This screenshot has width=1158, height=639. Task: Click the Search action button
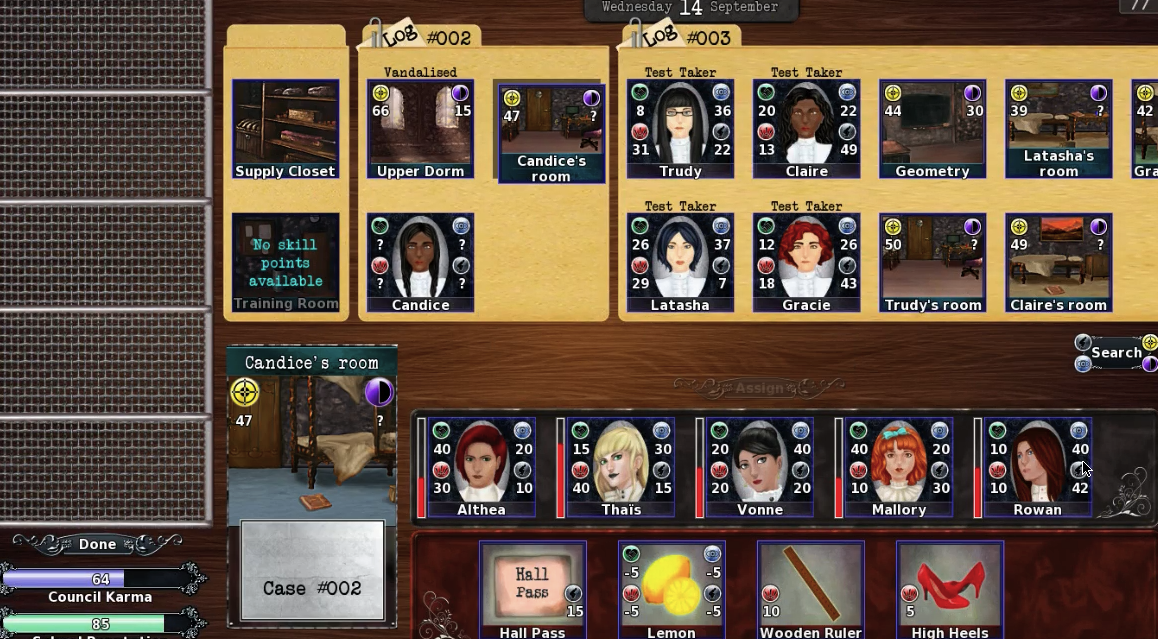[x=1116, y=353]
